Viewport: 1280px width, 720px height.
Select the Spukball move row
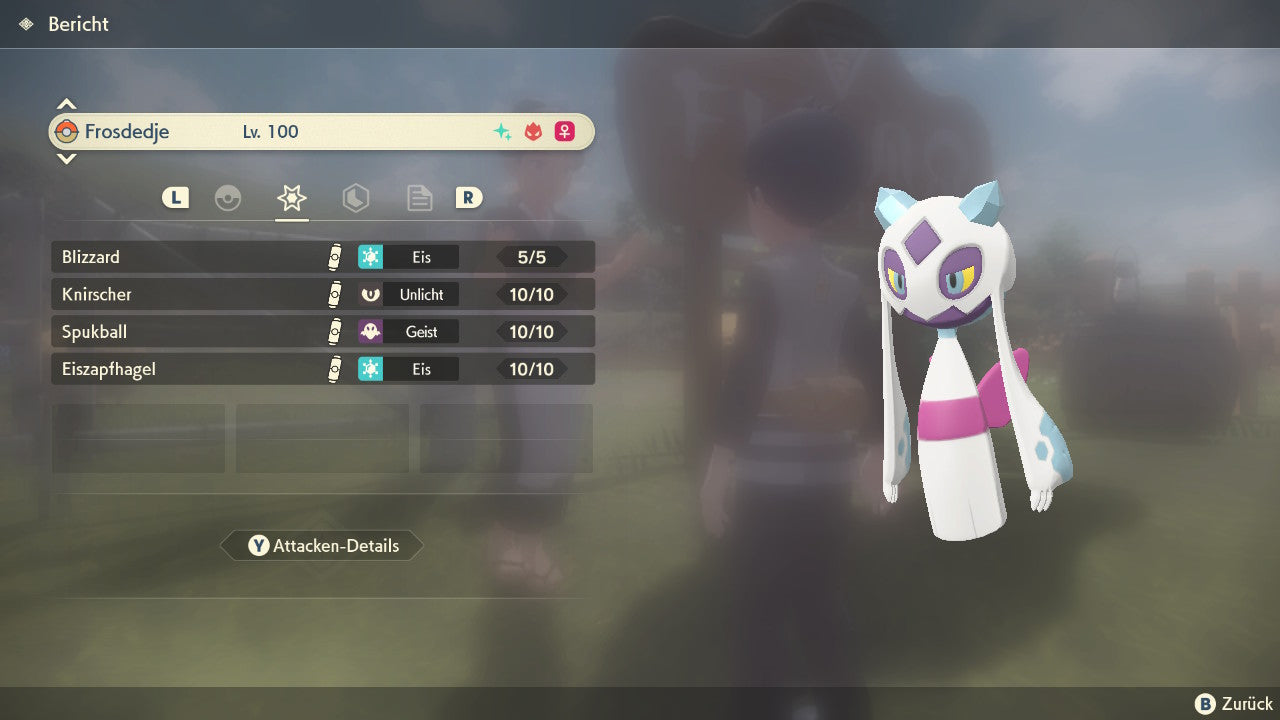pyautogui.click(x=322, y=331)
